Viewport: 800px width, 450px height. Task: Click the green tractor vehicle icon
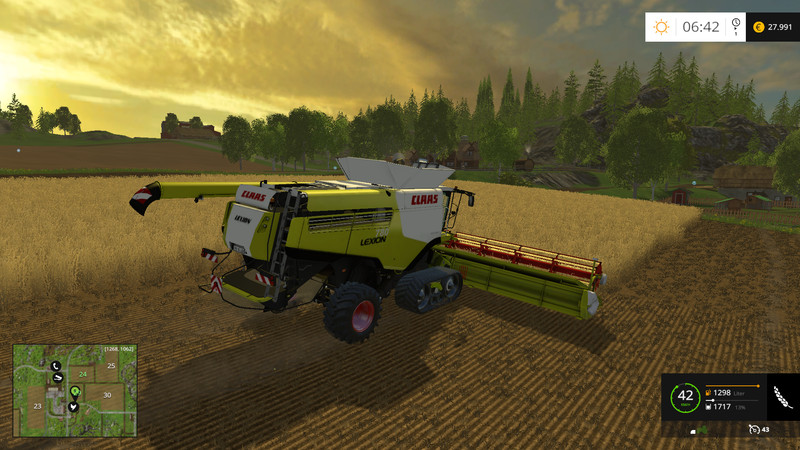point(703,430)
